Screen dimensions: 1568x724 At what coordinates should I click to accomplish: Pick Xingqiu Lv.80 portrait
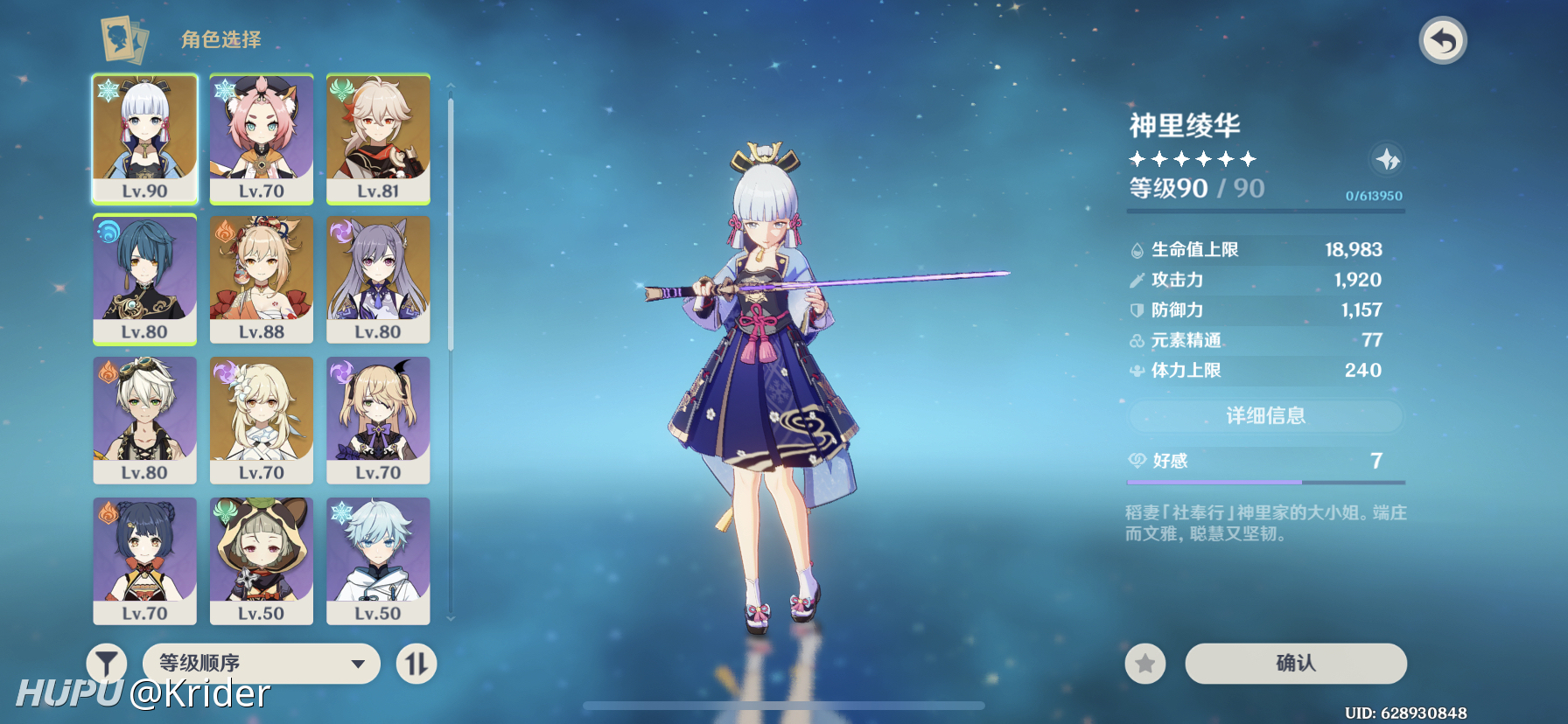[145, 279]
